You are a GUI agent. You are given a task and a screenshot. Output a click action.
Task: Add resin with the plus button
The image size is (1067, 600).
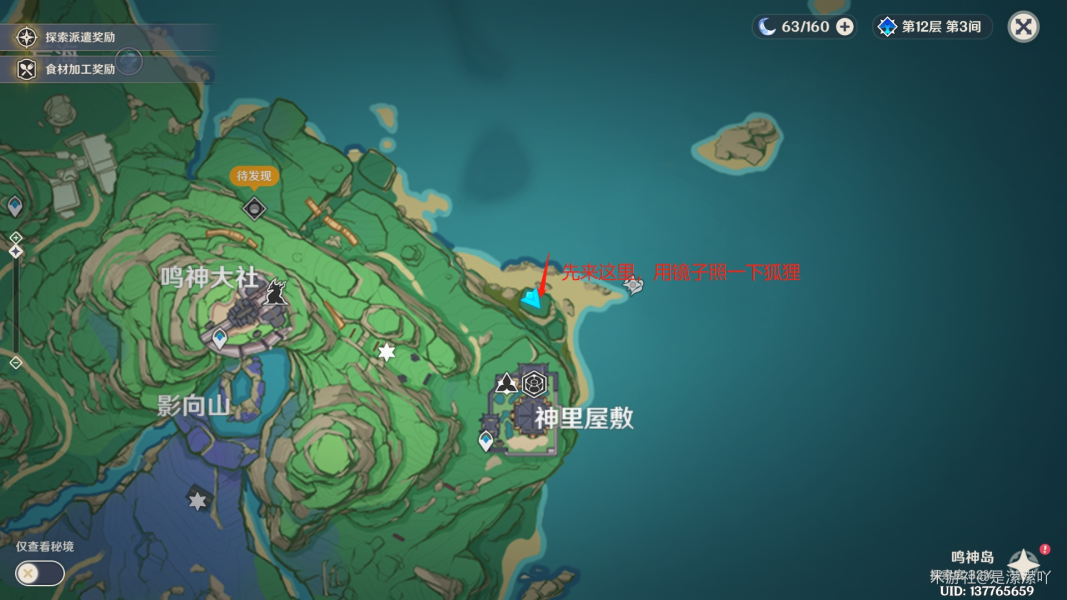[845, 27]
